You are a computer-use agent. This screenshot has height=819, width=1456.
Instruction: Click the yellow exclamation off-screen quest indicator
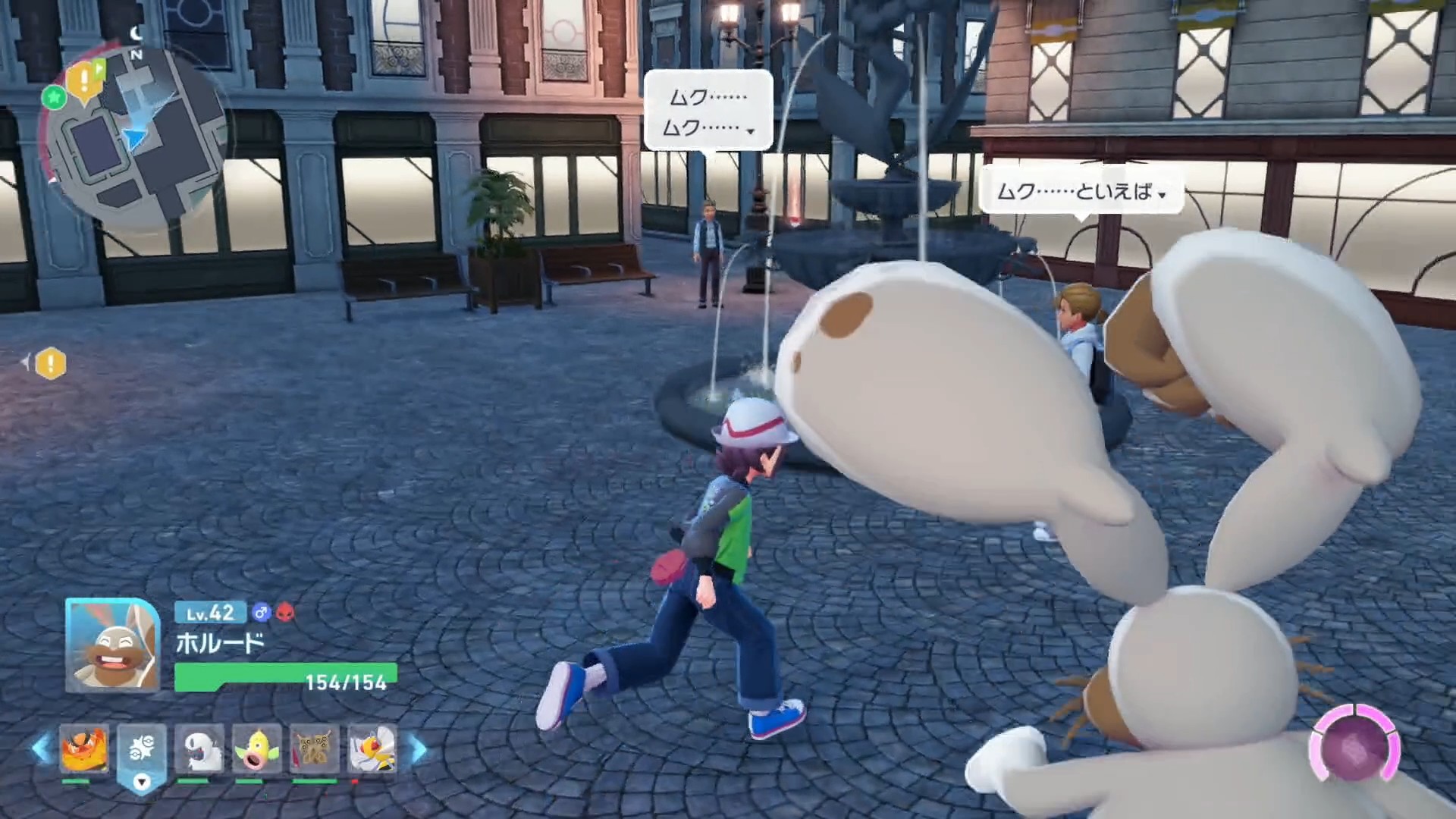tap(50, 364)
